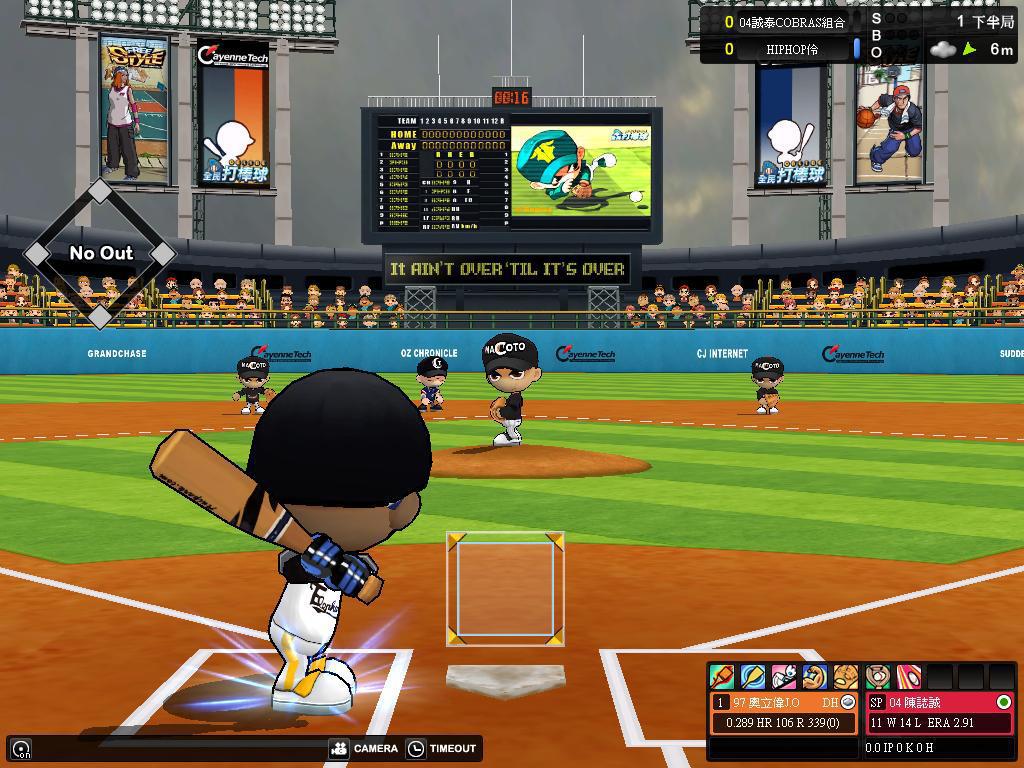Activate the pitcher's trophy ball skill icon

(x=878, y=677)
